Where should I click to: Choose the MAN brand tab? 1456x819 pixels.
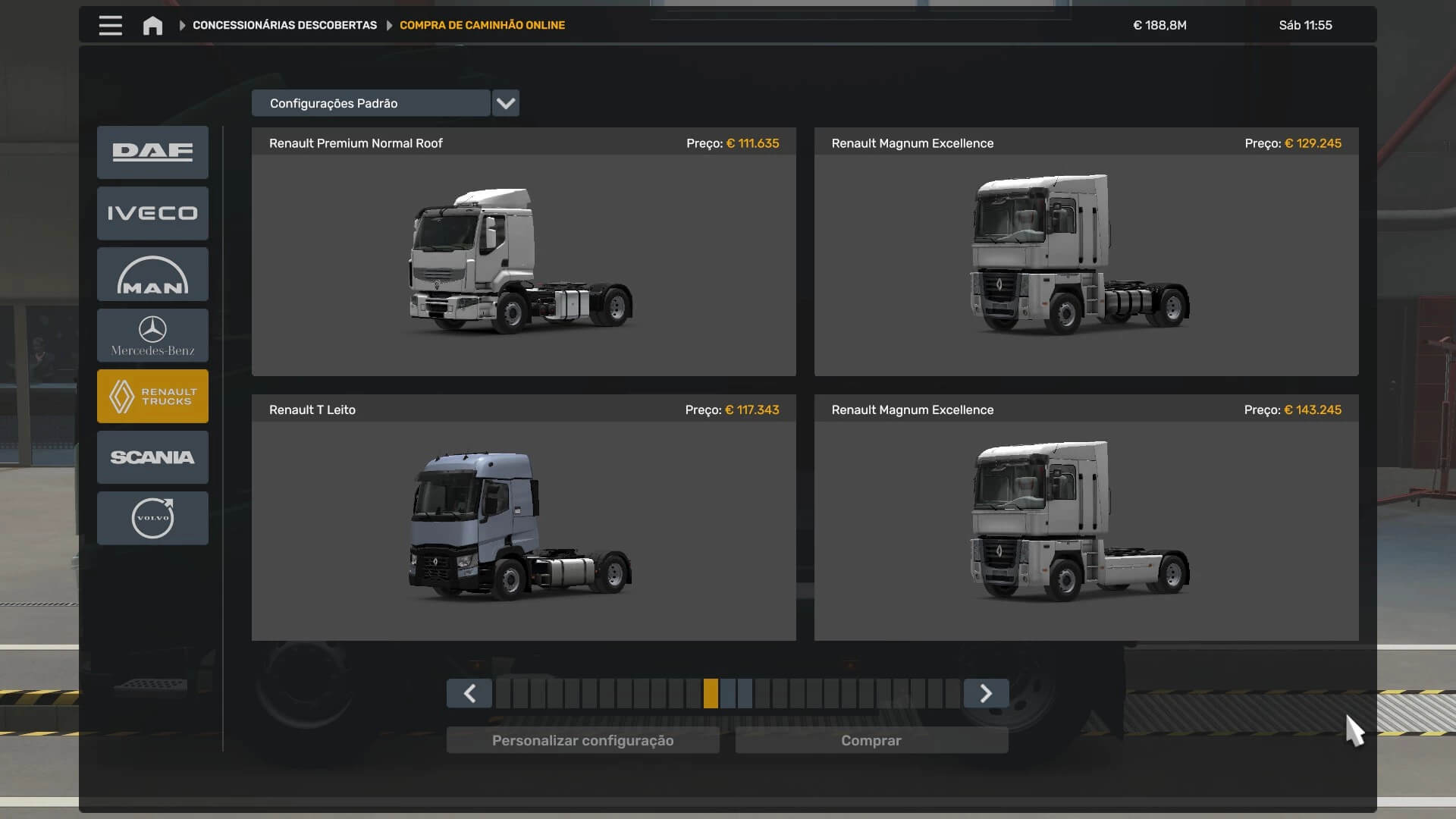click(152, 275)
